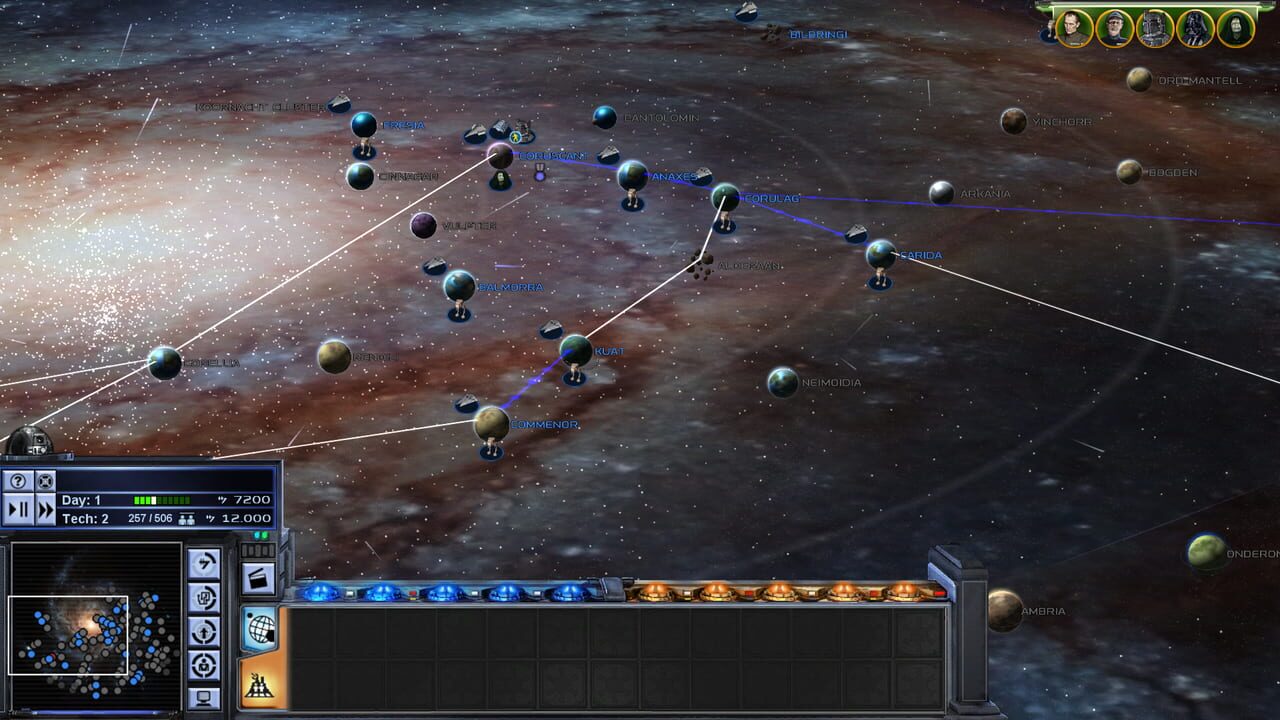Select the Darth Vader hero portrait

point(1196,28)
